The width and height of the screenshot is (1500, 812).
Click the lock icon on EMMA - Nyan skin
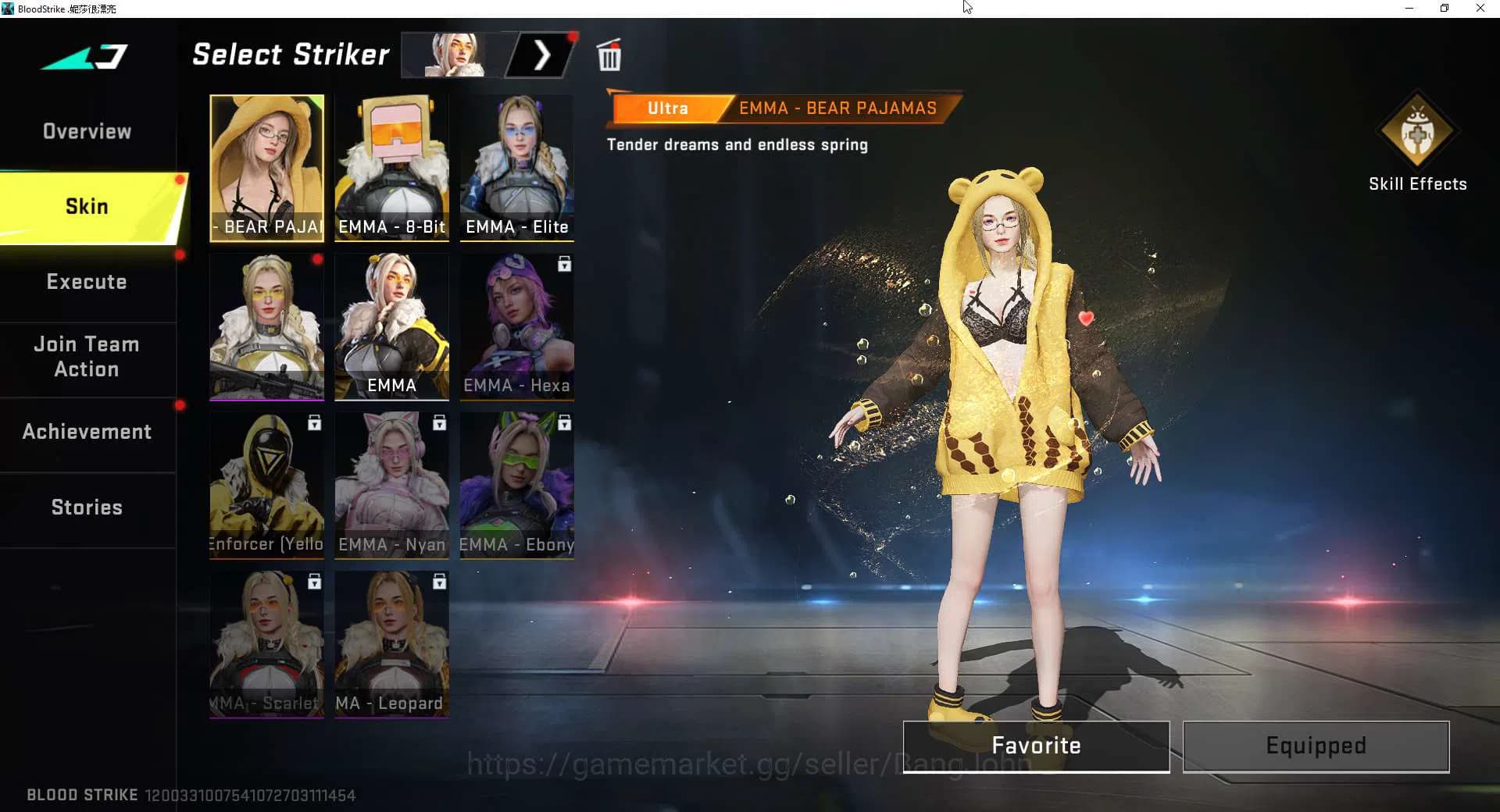click(x=439, y=423)
